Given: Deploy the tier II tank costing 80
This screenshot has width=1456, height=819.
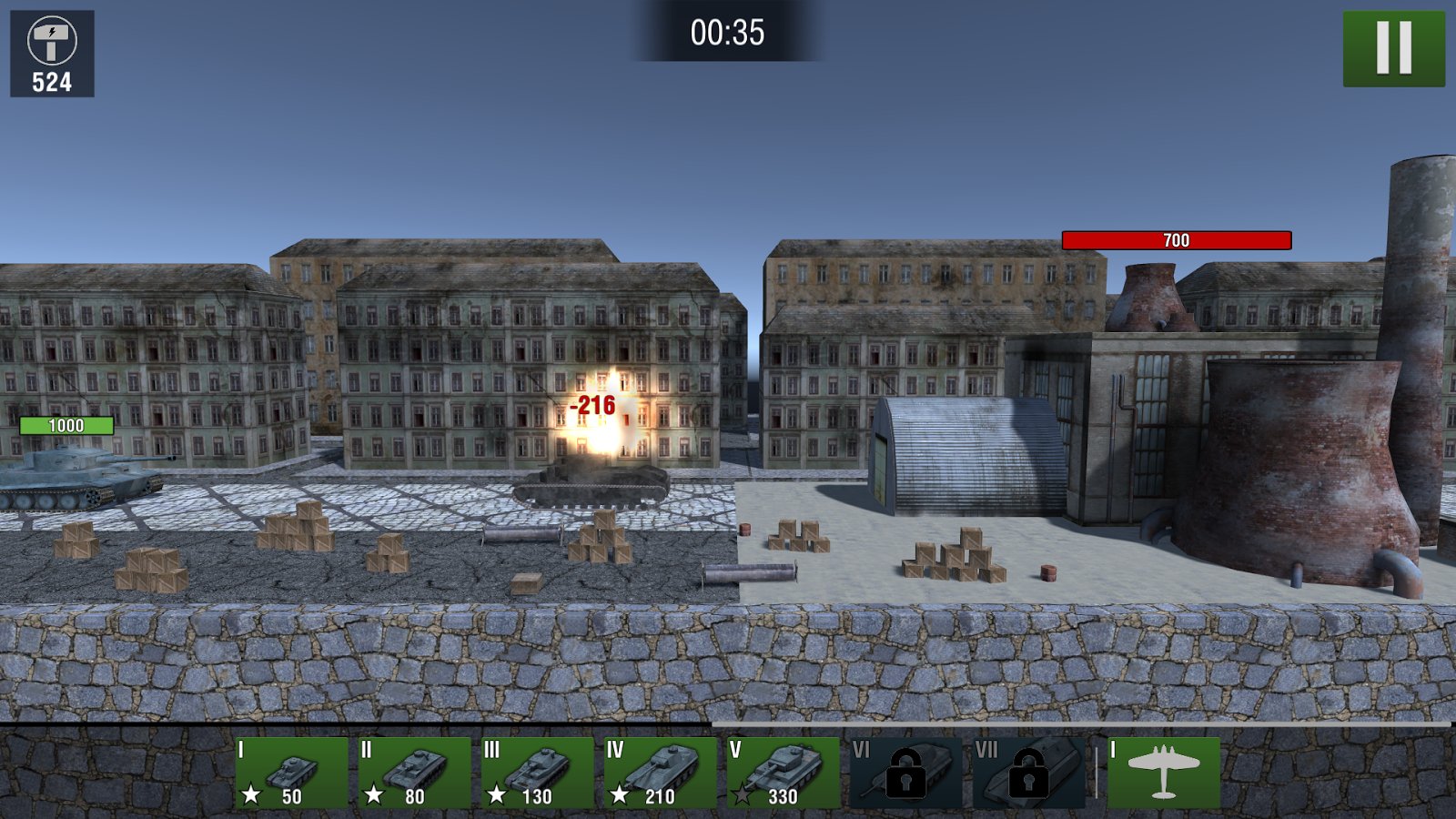Looking at the screenshot, I should tap(414, 773).
